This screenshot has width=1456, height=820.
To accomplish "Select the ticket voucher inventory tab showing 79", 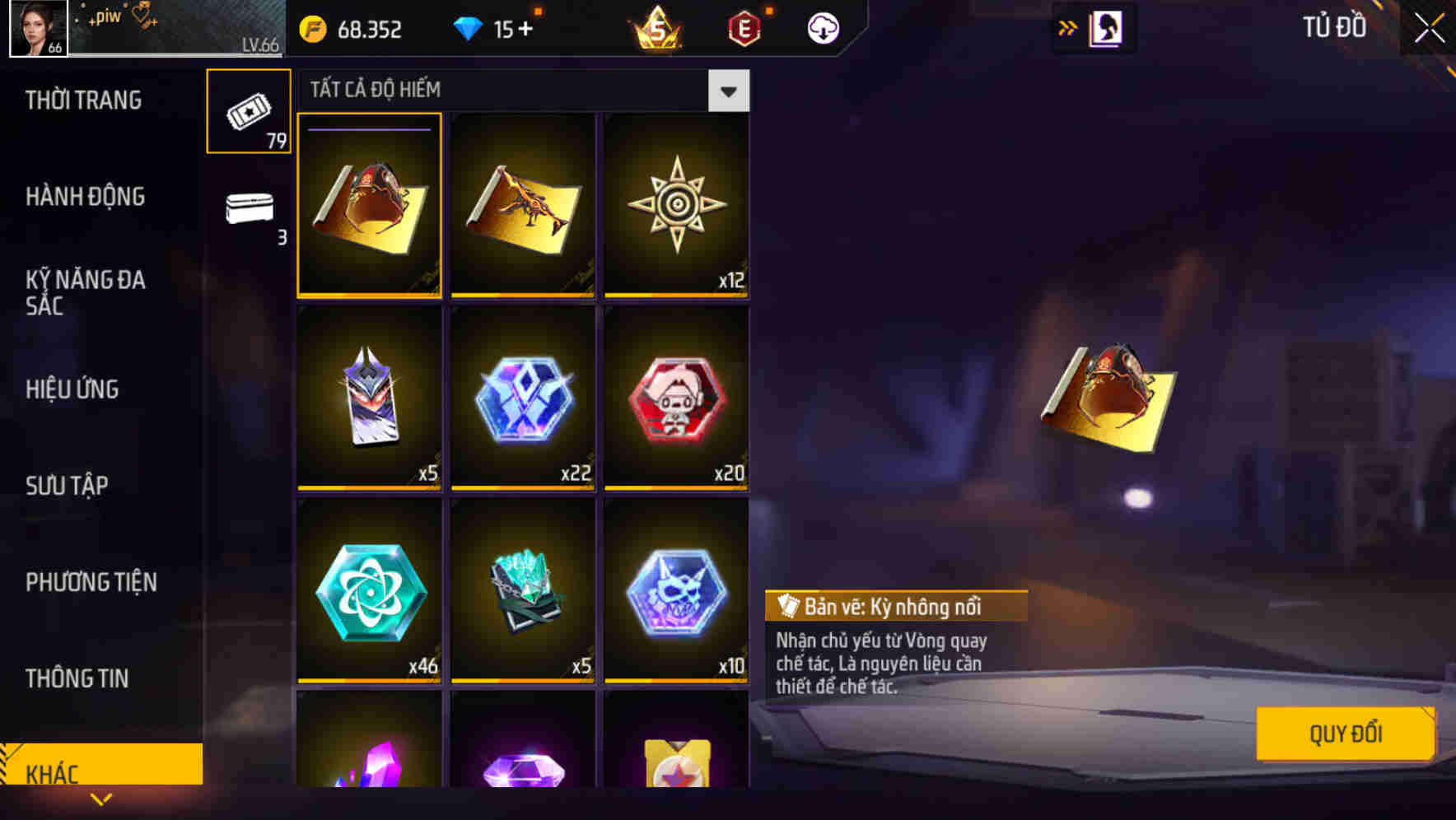I will (x=248, y=109).
